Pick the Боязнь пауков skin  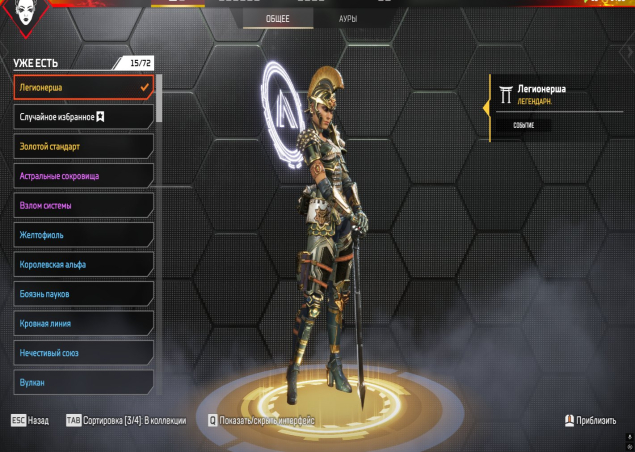tap(83, 294)
